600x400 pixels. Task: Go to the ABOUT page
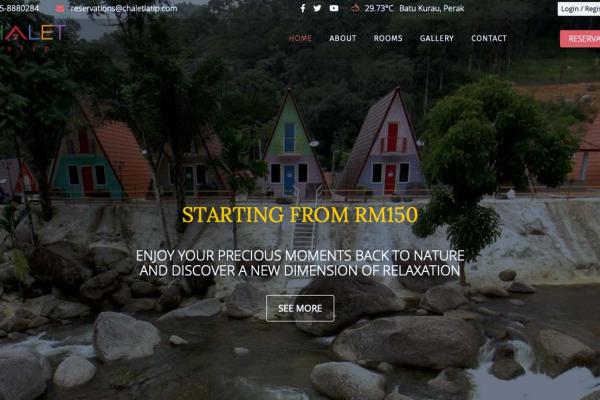343,39
